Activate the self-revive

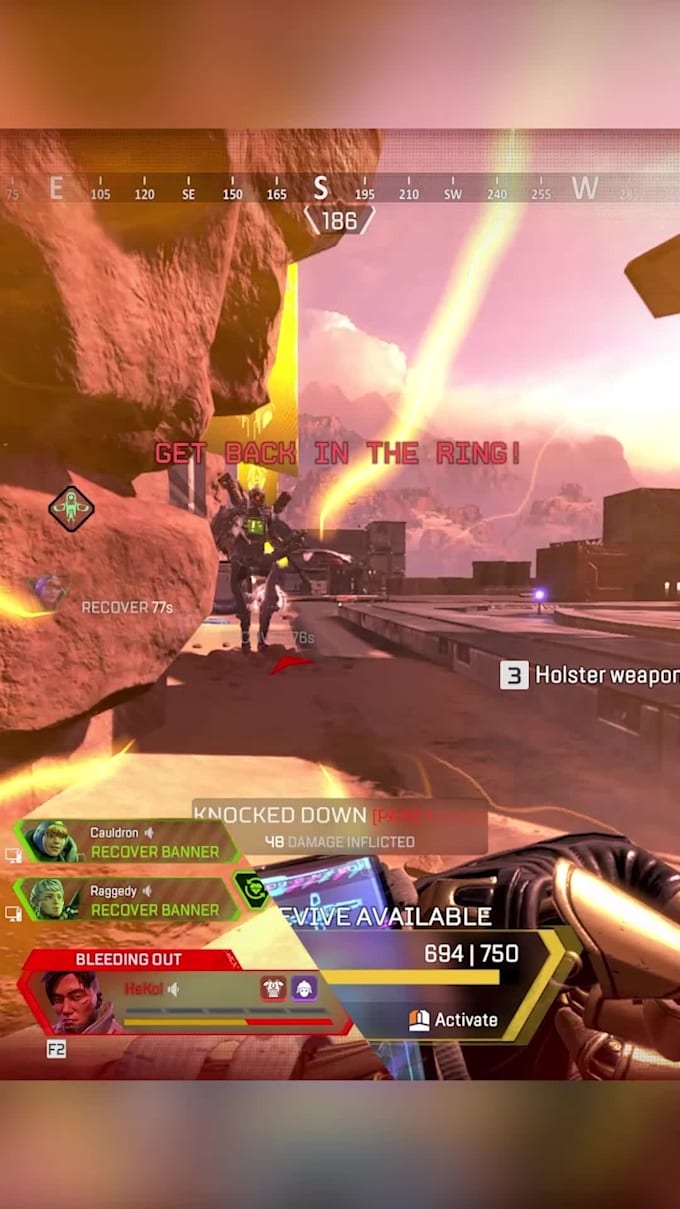pyautogui.click(x=453, y=1020)
